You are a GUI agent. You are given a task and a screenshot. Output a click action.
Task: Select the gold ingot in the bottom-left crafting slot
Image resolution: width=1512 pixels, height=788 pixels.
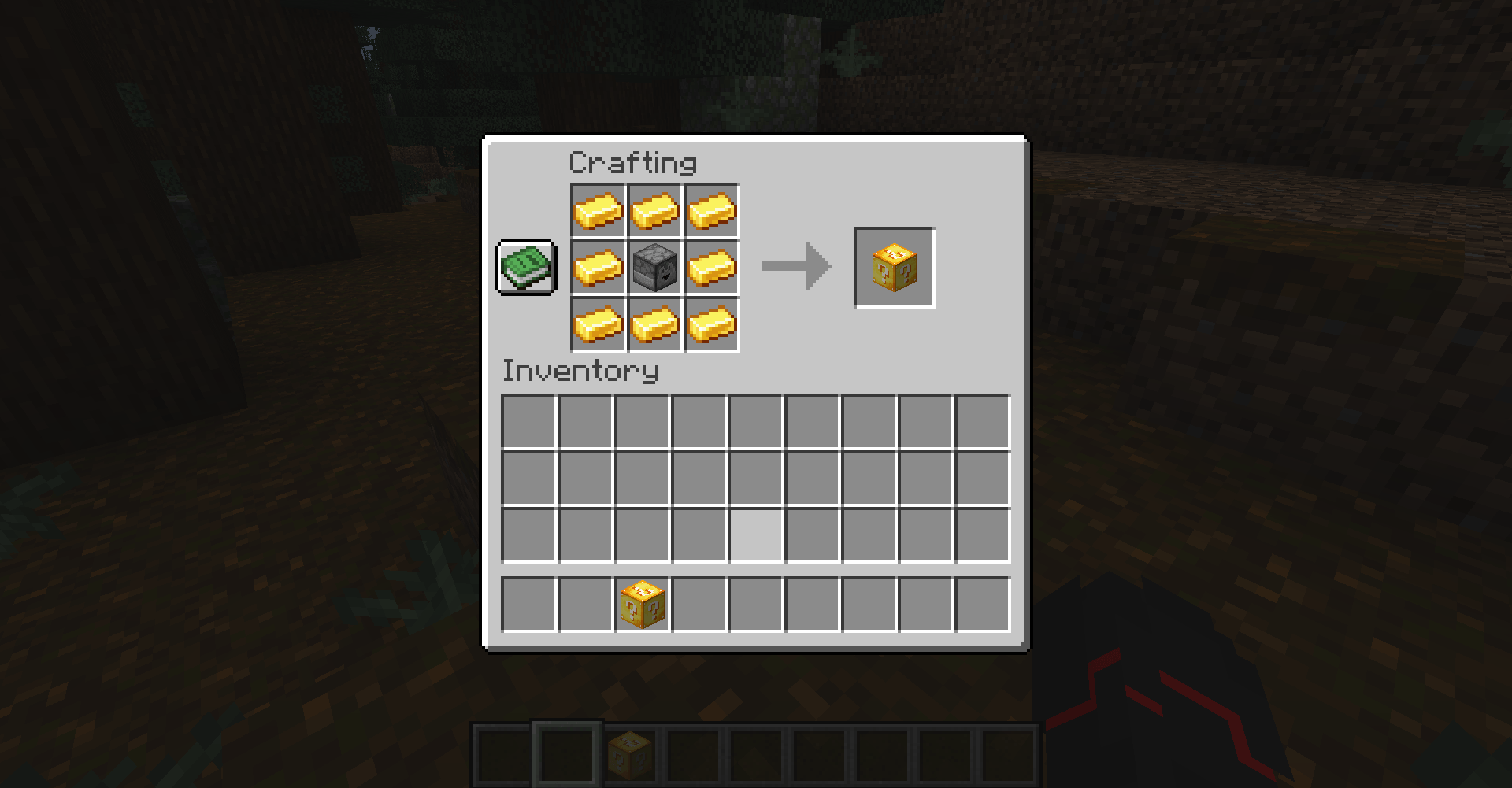click(x=598, y=324)
